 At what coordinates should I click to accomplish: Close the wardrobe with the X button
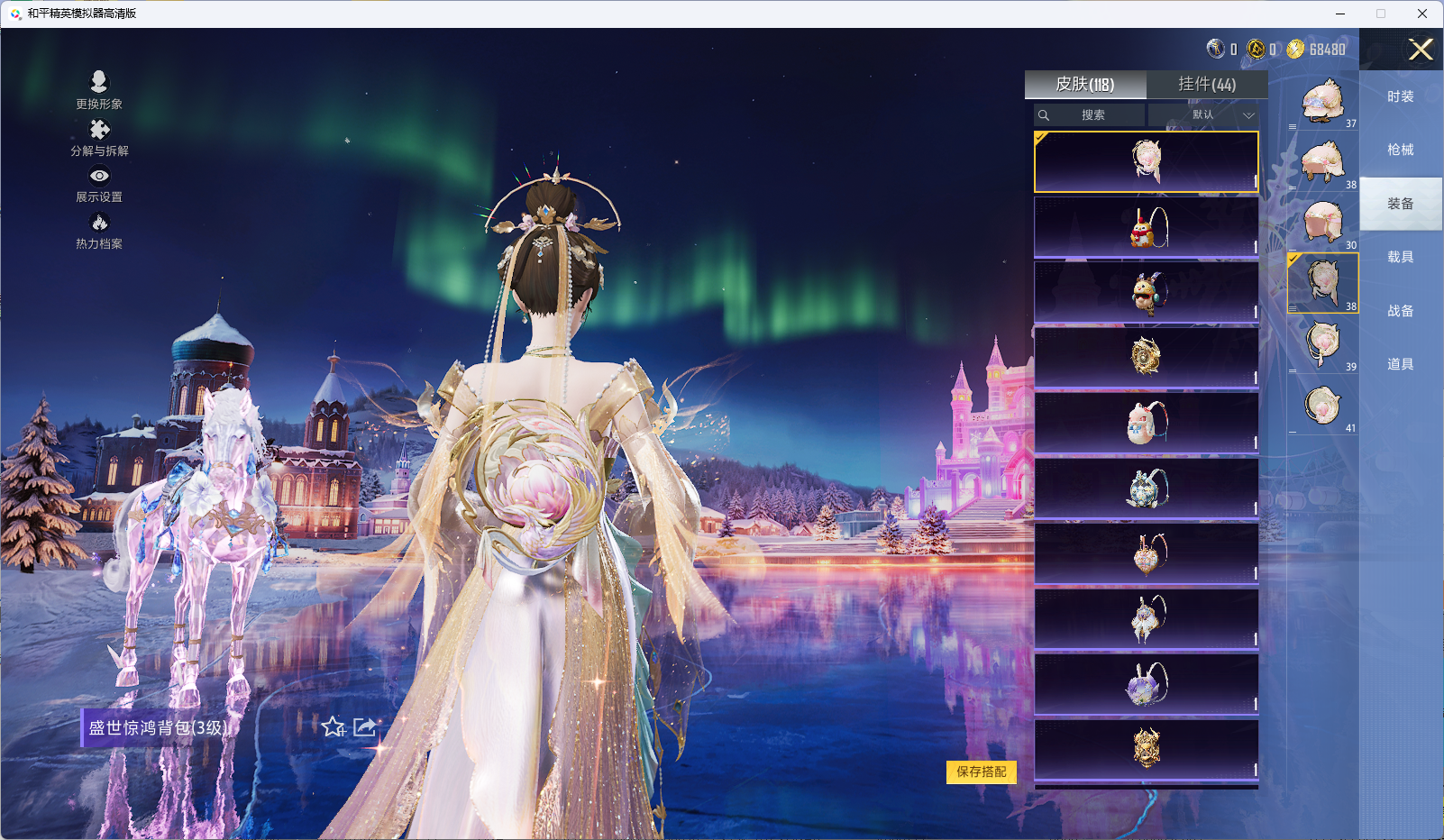(1421, 50)
